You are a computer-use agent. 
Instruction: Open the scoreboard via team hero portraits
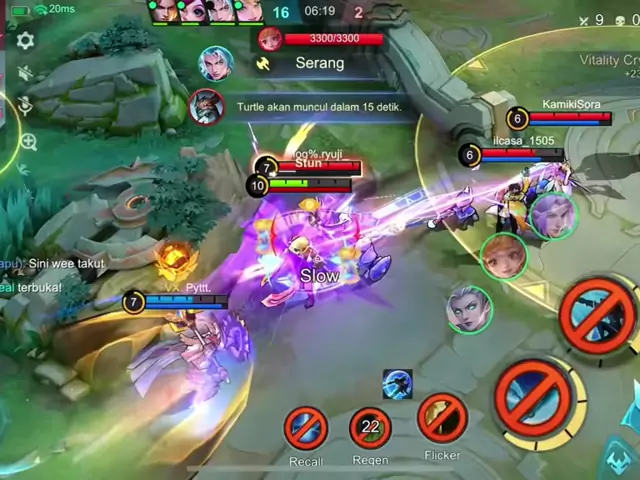[x=207, y=11]
